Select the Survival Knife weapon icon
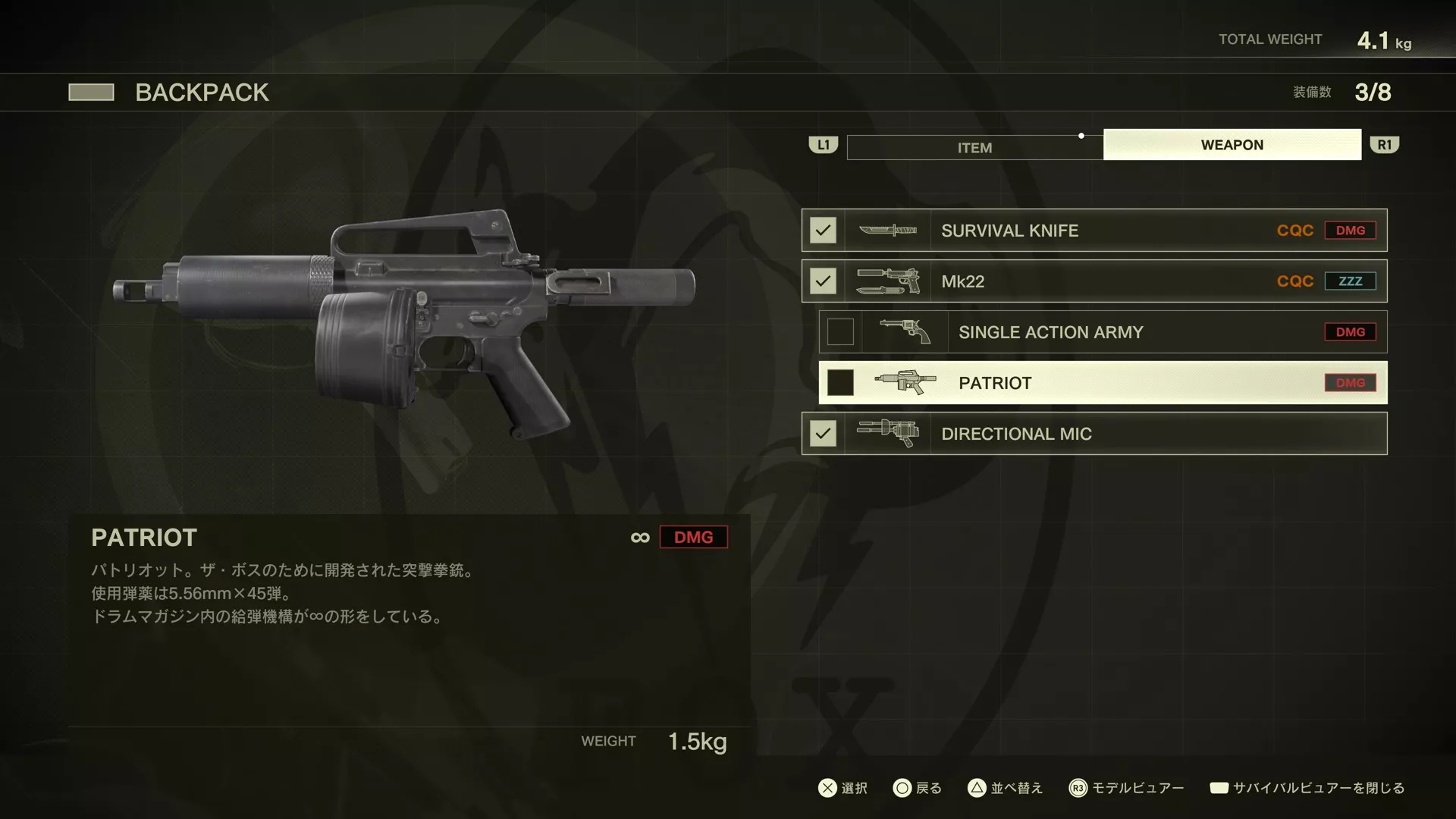 (x=887, y=230)
